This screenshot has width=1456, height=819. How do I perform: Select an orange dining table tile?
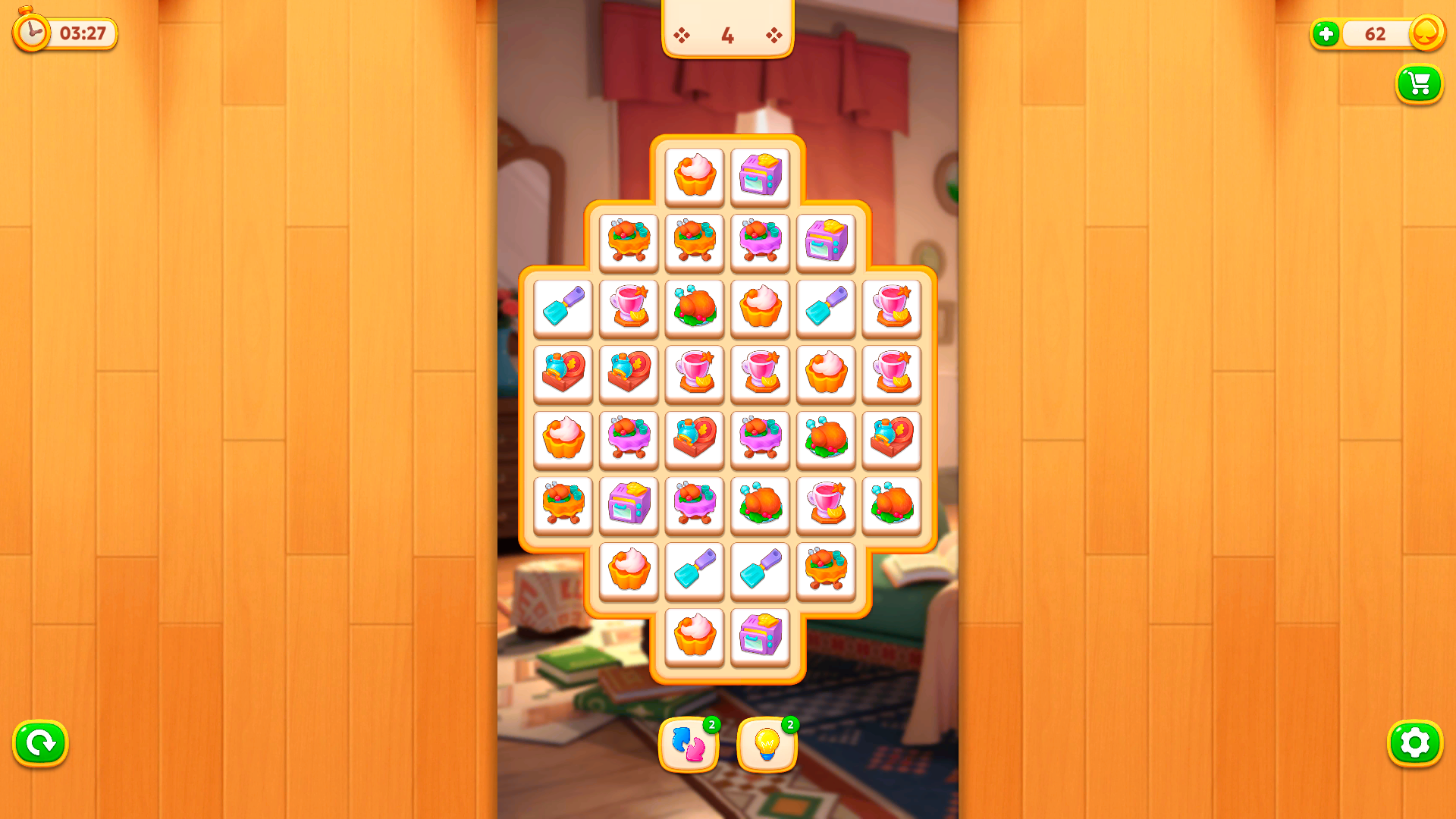pyautogui.click(x=629, y=242)
